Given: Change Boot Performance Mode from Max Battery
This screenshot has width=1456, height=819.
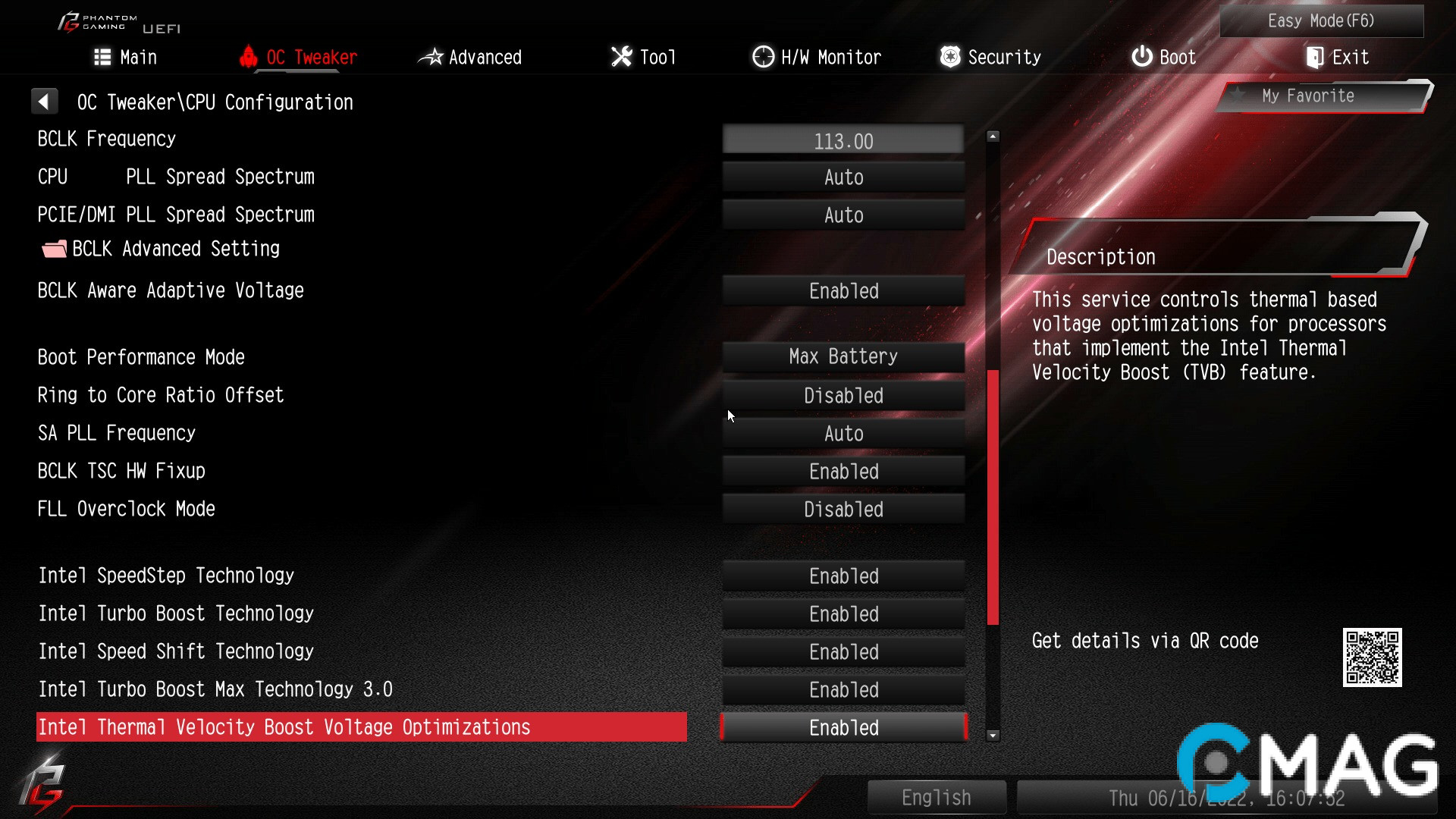Looking at the screenshot, I should [843, 356].
